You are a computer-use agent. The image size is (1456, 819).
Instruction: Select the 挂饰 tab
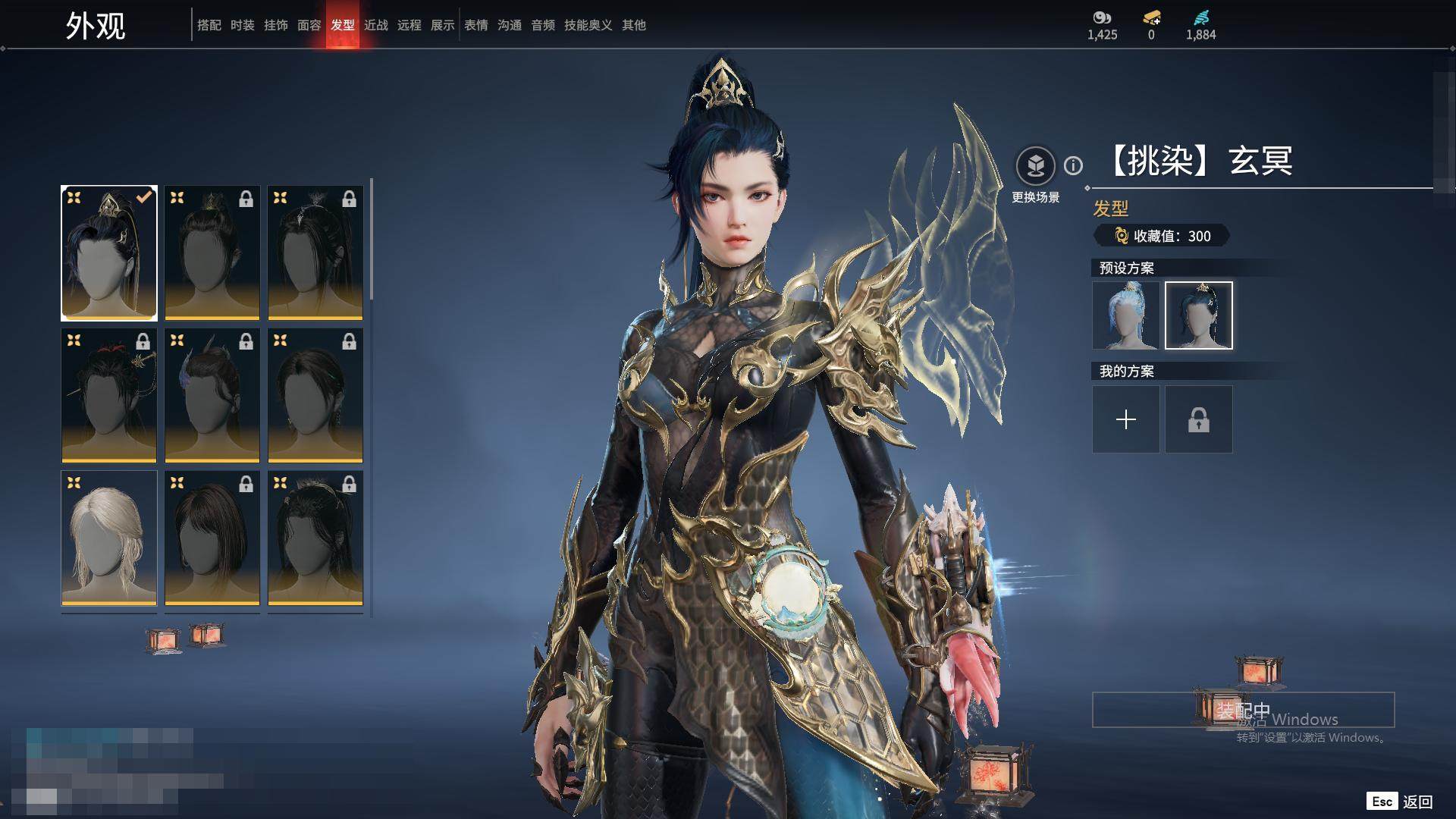click(x=276, y=25)
